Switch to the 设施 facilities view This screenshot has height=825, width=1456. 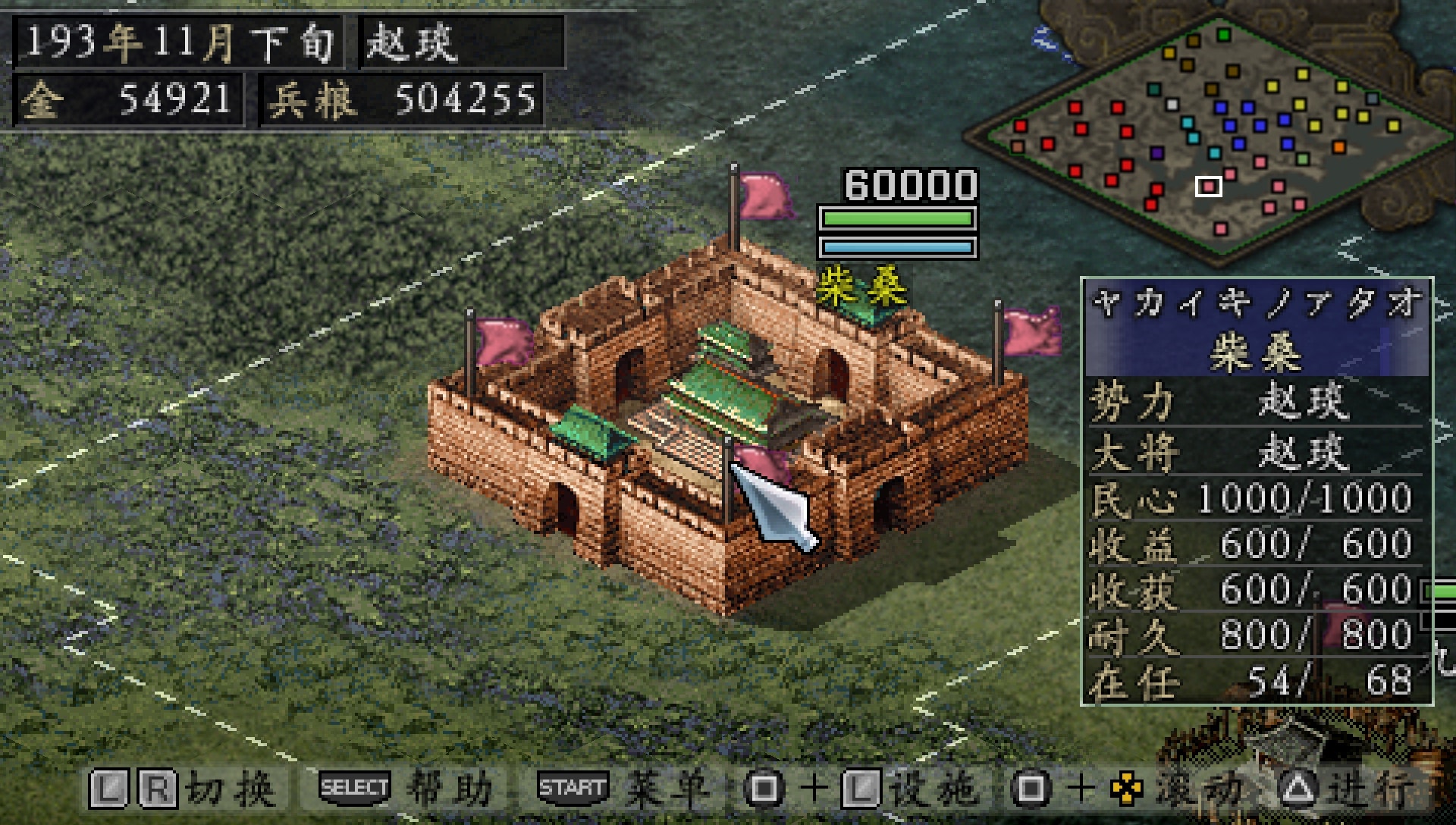click(x=940, y=787)
